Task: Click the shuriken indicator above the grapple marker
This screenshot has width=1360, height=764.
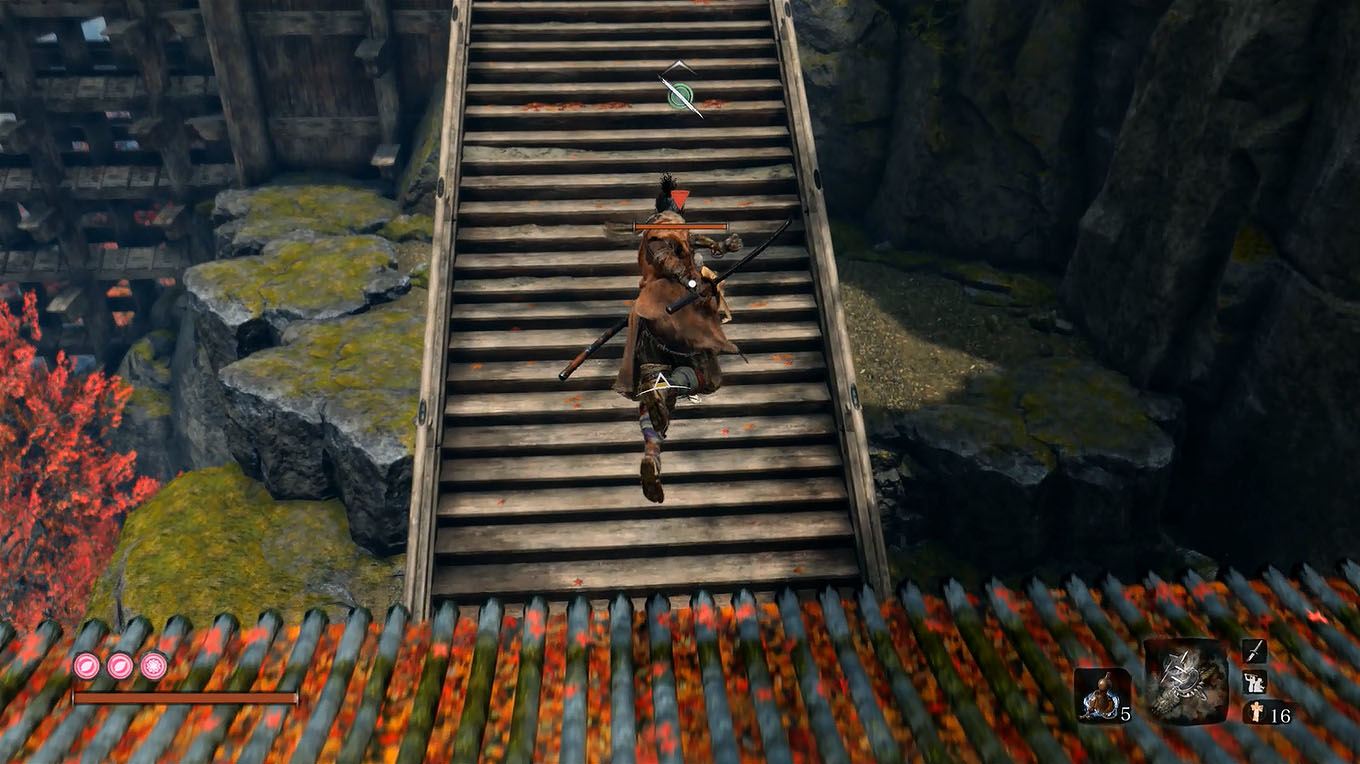Action: coord(677,68)
